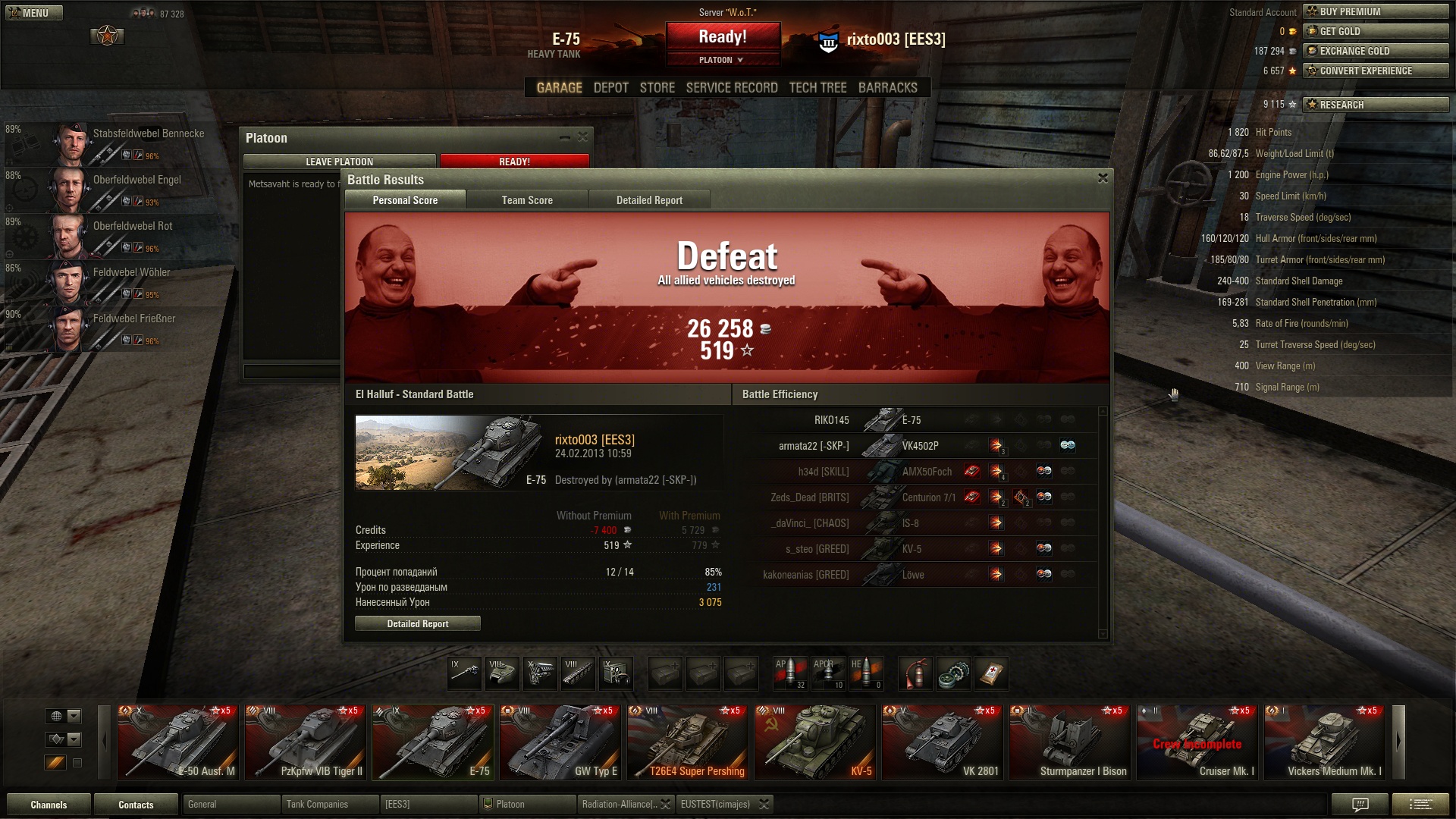Image resolution: width=1456 pixels, height=819 pixels.
Task: Click the Exchange Gold button
Action: coord(1375,51)
